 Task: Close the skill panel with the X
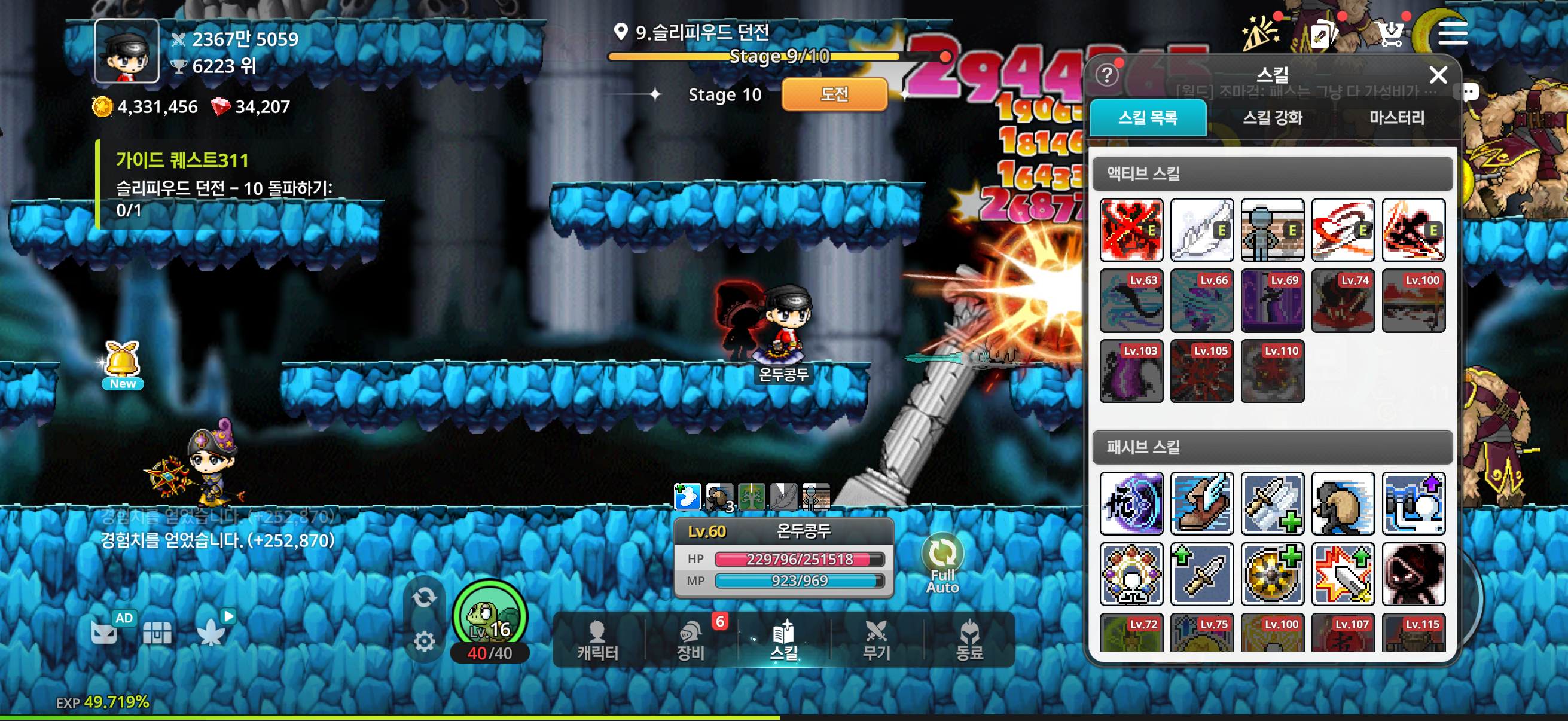[1438, 75]
